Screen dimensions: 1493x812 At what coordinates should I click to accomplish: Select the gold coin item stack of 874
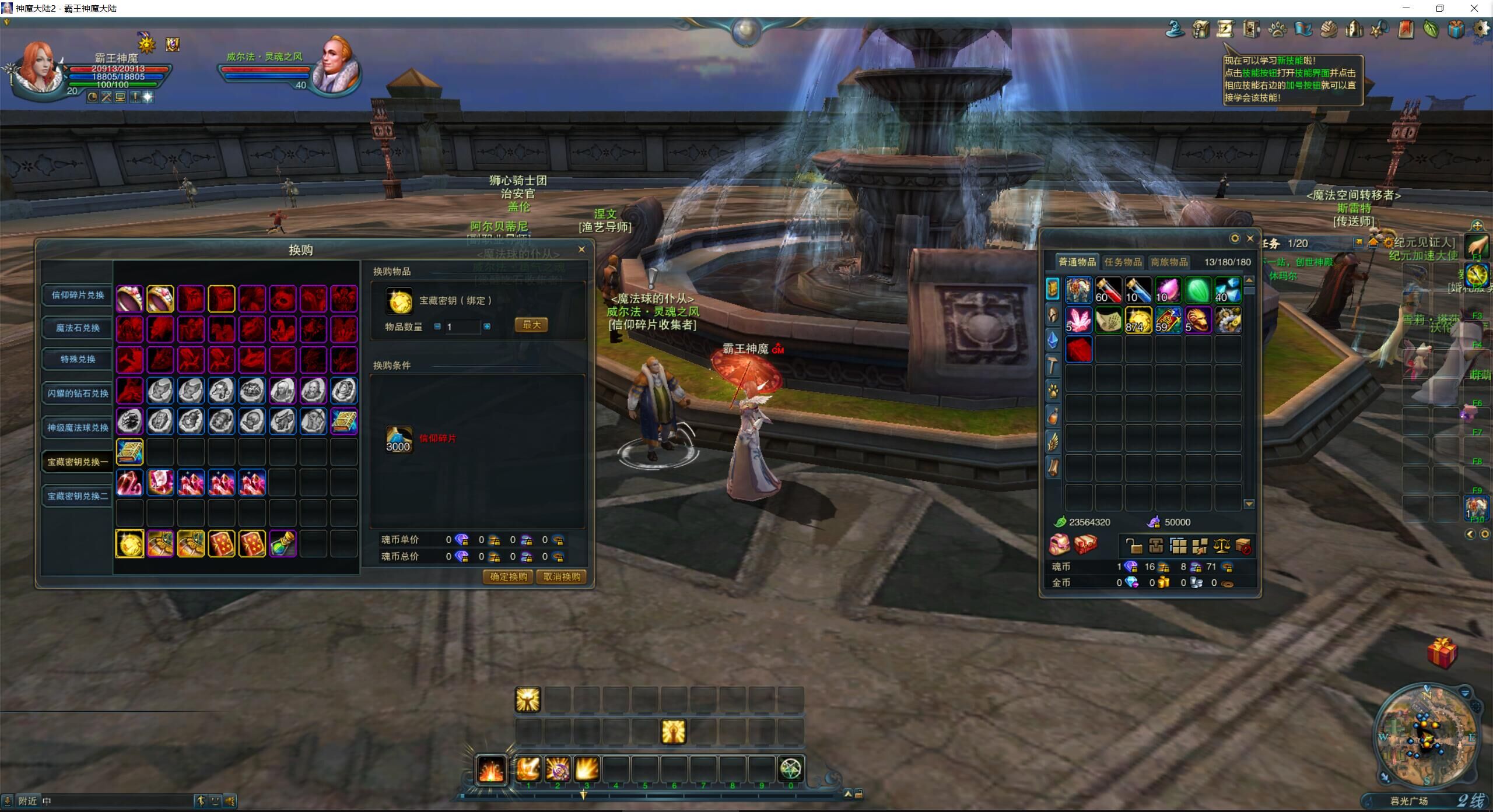pyautogui.click(x=1138, y=320)
